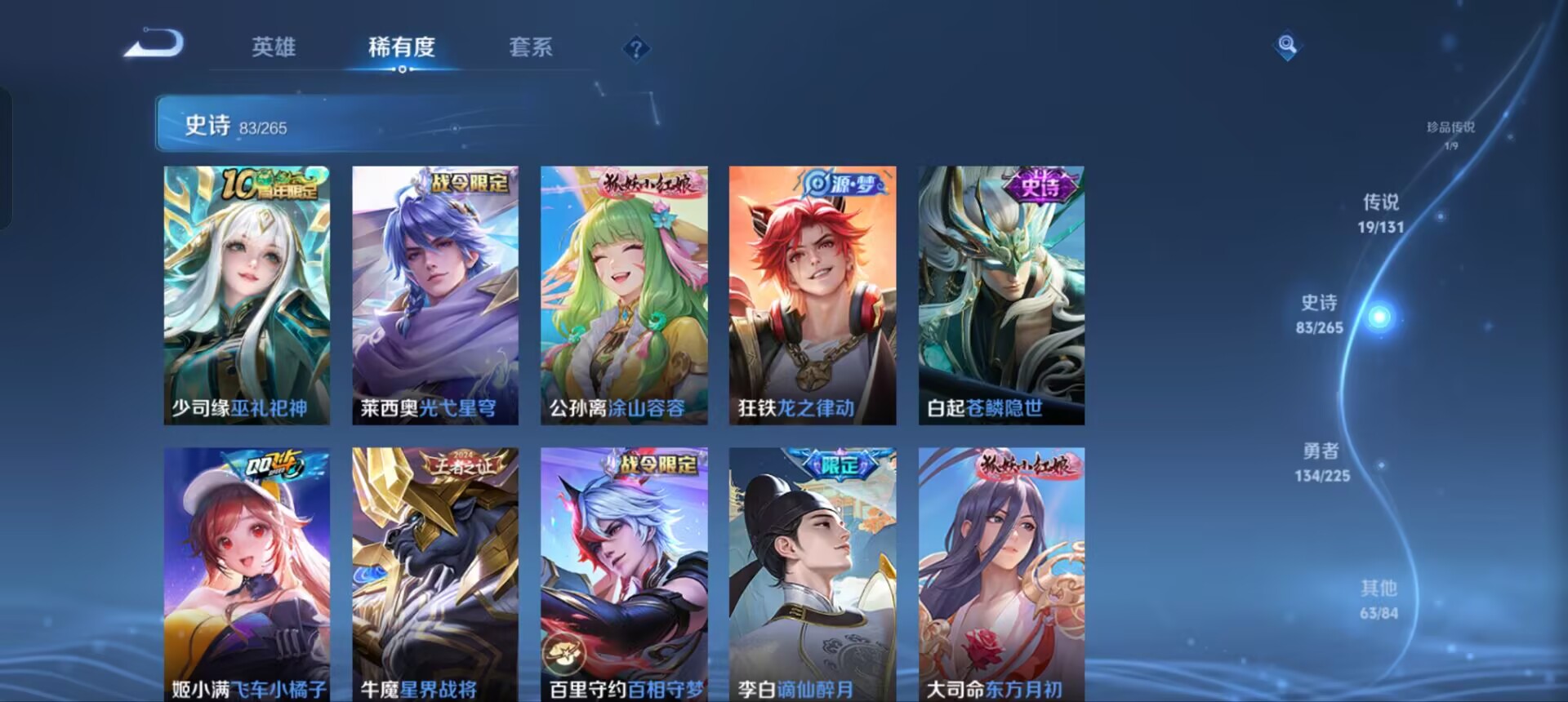Open the 少司缘巫礼祀神 skin card
The height and width of the screenshot is (702, 1568).
[247, 294]
